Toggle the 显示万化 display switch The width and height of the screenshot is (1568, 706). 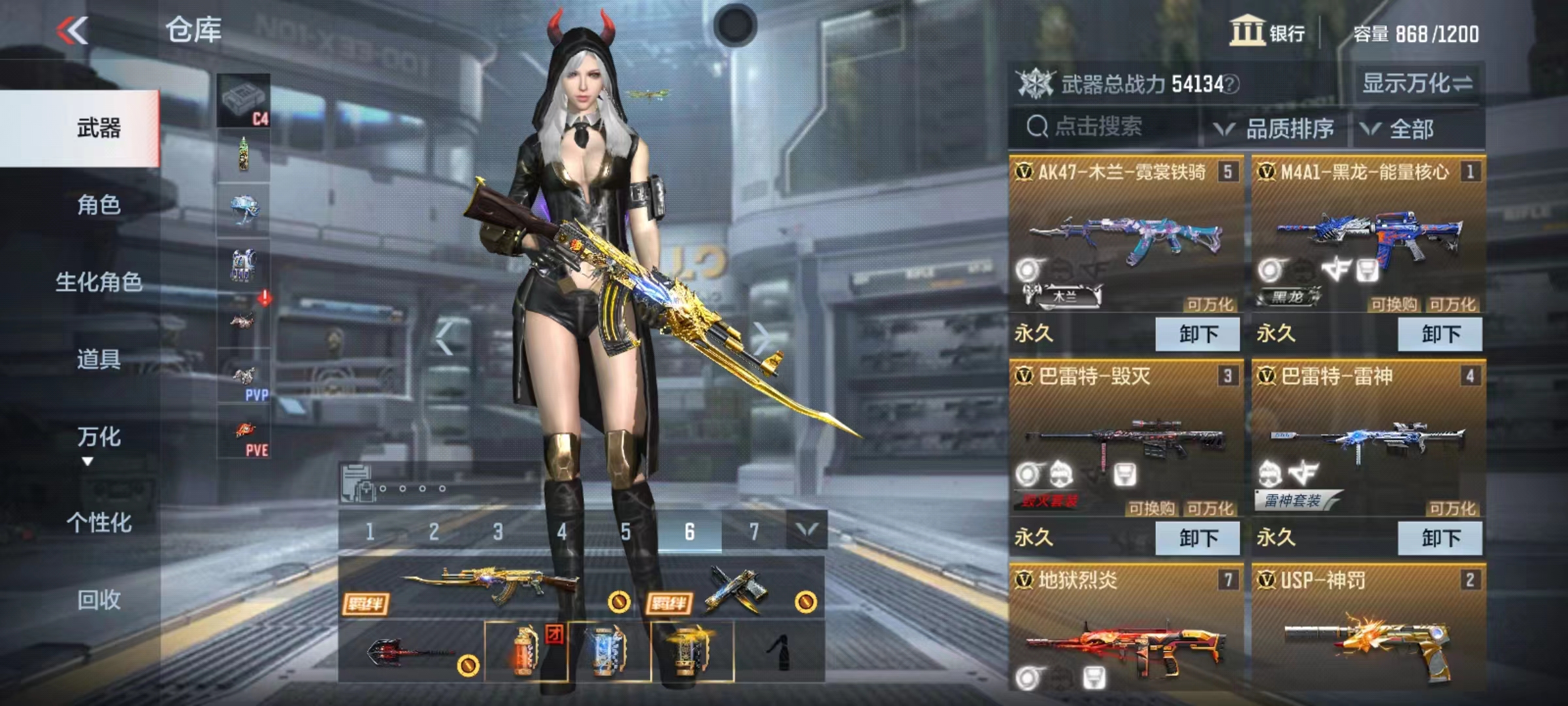pyautogui.click(x=1416, y=84)
